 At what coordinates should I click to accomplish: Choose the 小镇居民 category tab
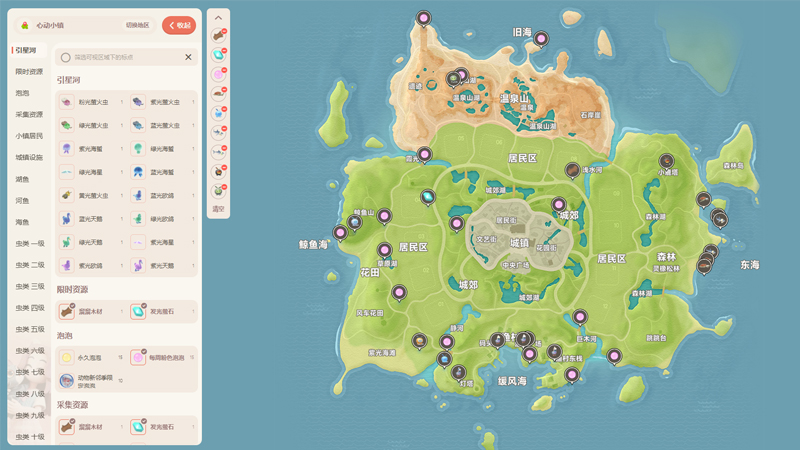coord(29,136)
